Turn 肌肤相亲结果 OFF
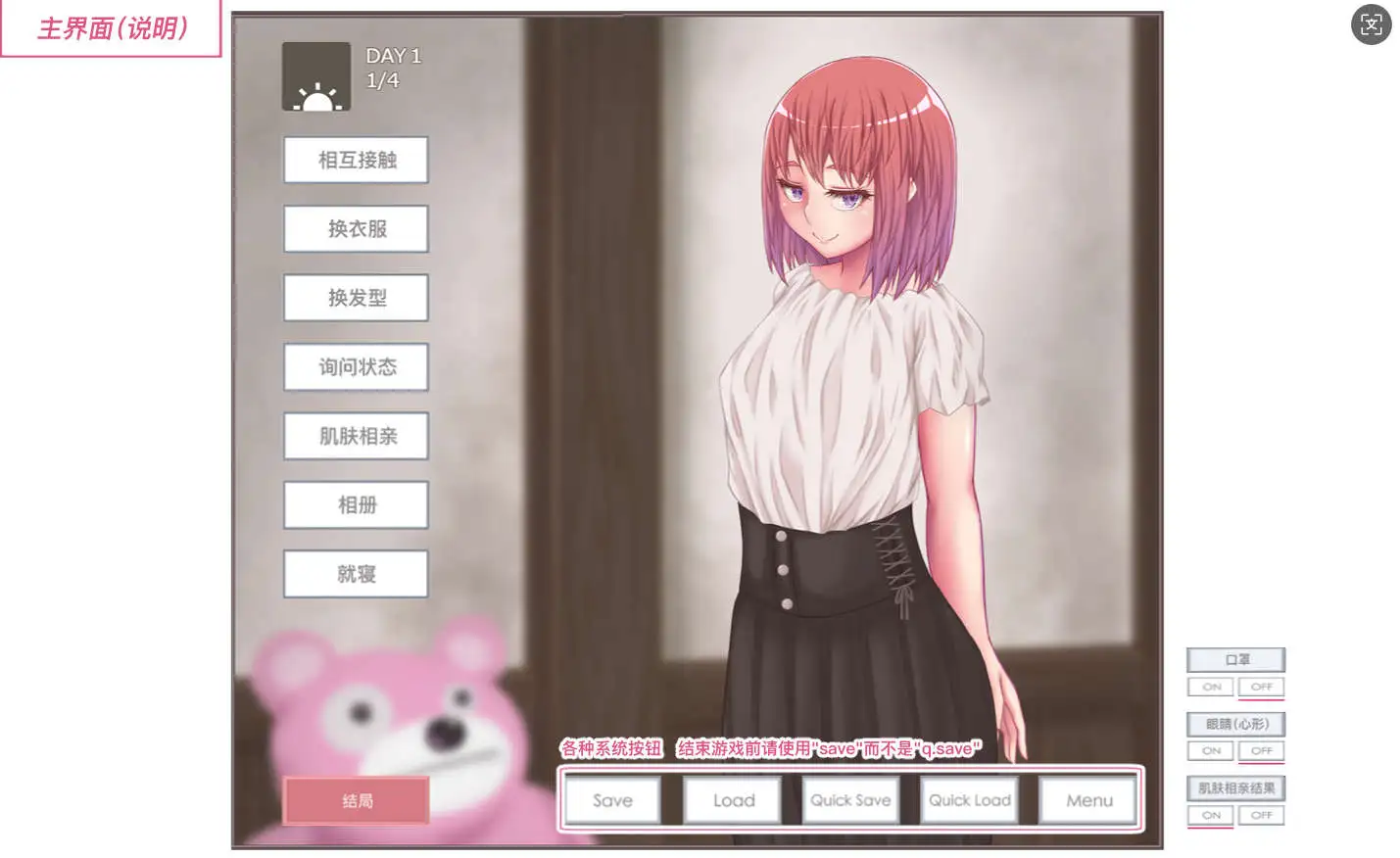 click(x=1262, y=815)
